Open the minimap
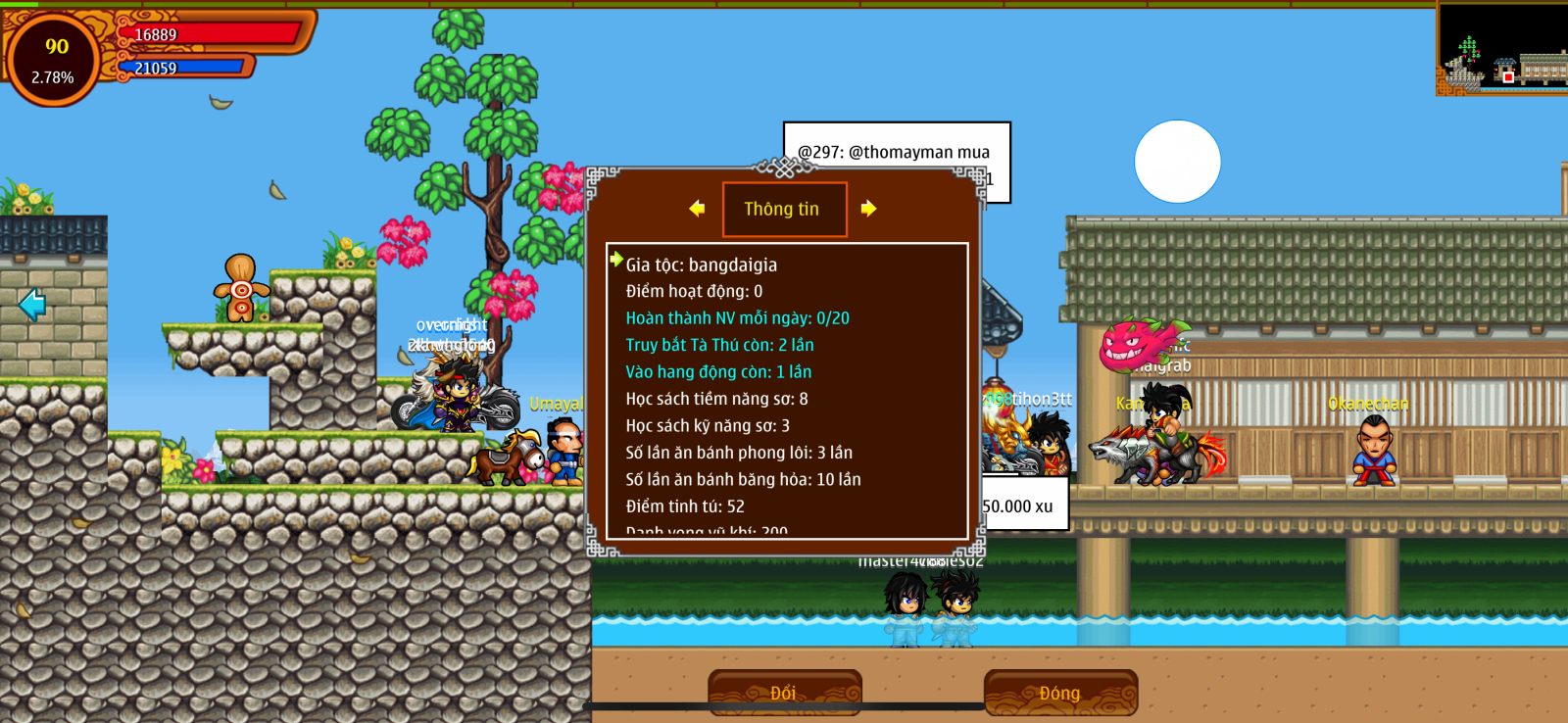Image resolution: width=1568 pixels, height=723 pixels. [x=1501, y=47]
